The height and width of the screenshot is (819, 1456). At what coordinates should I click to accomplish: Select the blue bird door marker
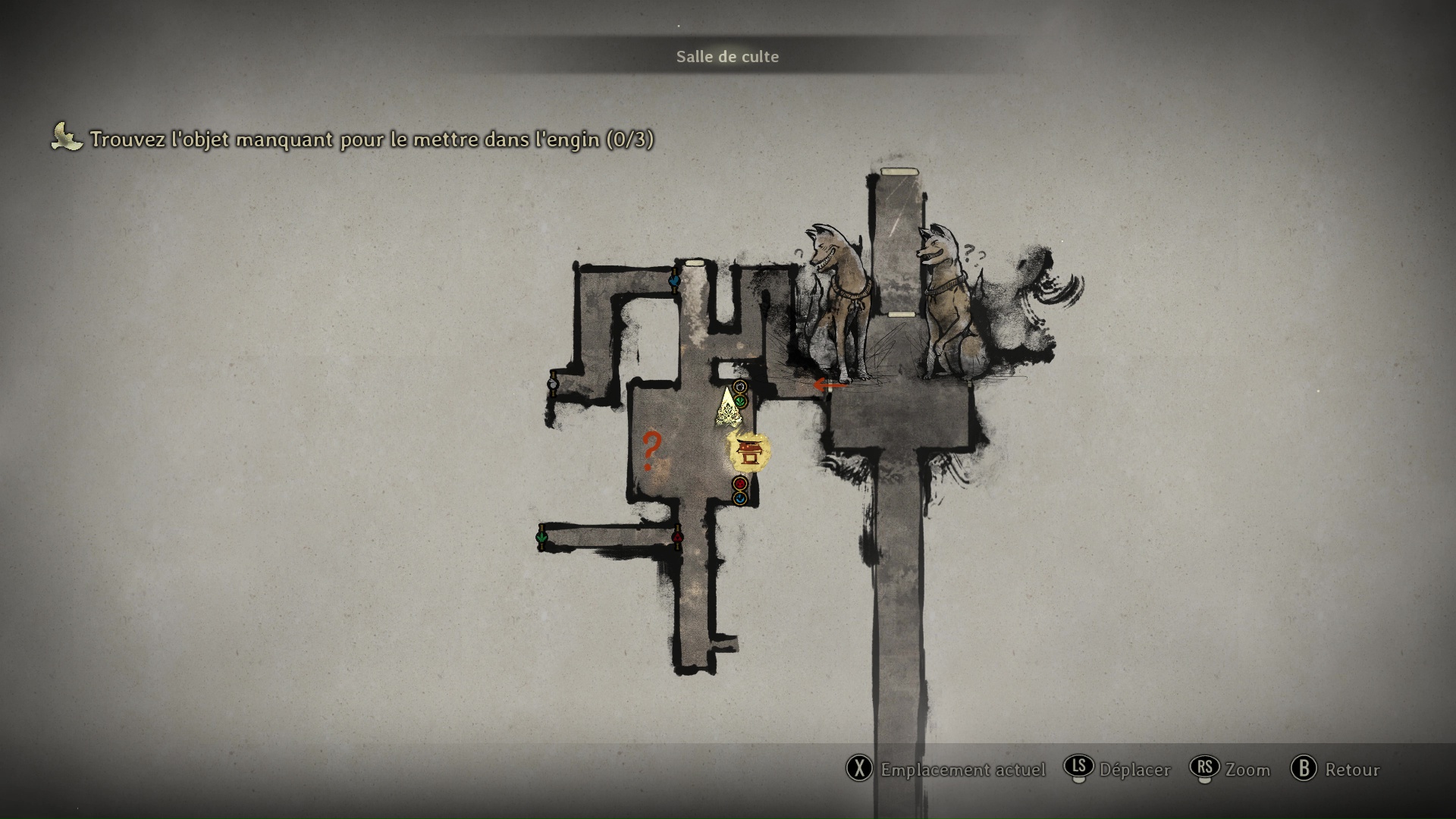pos(673,281)
